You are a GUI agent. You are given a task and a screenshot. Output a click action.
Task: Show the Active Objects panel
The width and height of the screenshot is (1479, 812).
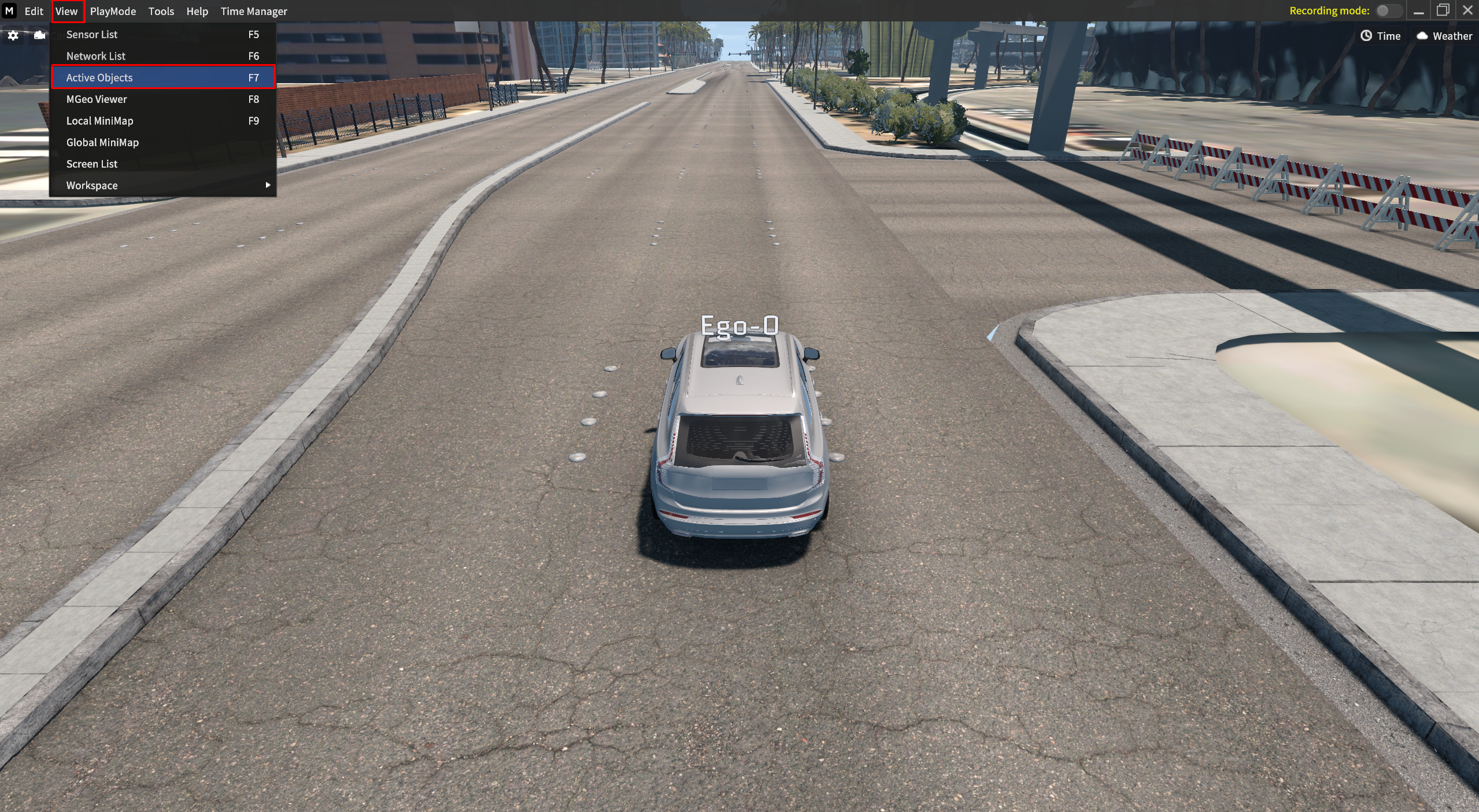99,77
